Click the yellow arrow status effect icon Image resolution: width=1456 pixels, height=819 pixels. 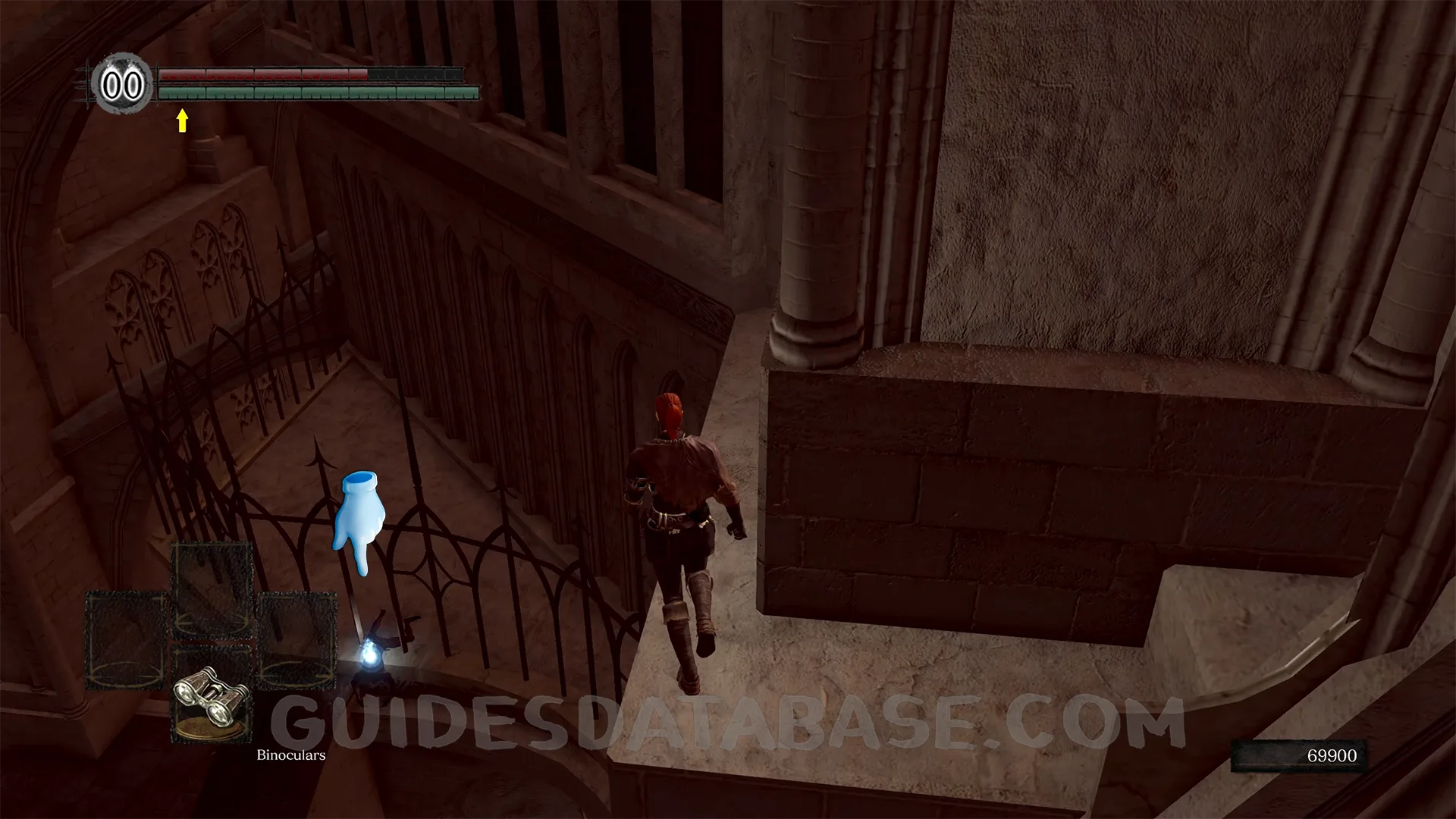(182, 120)
